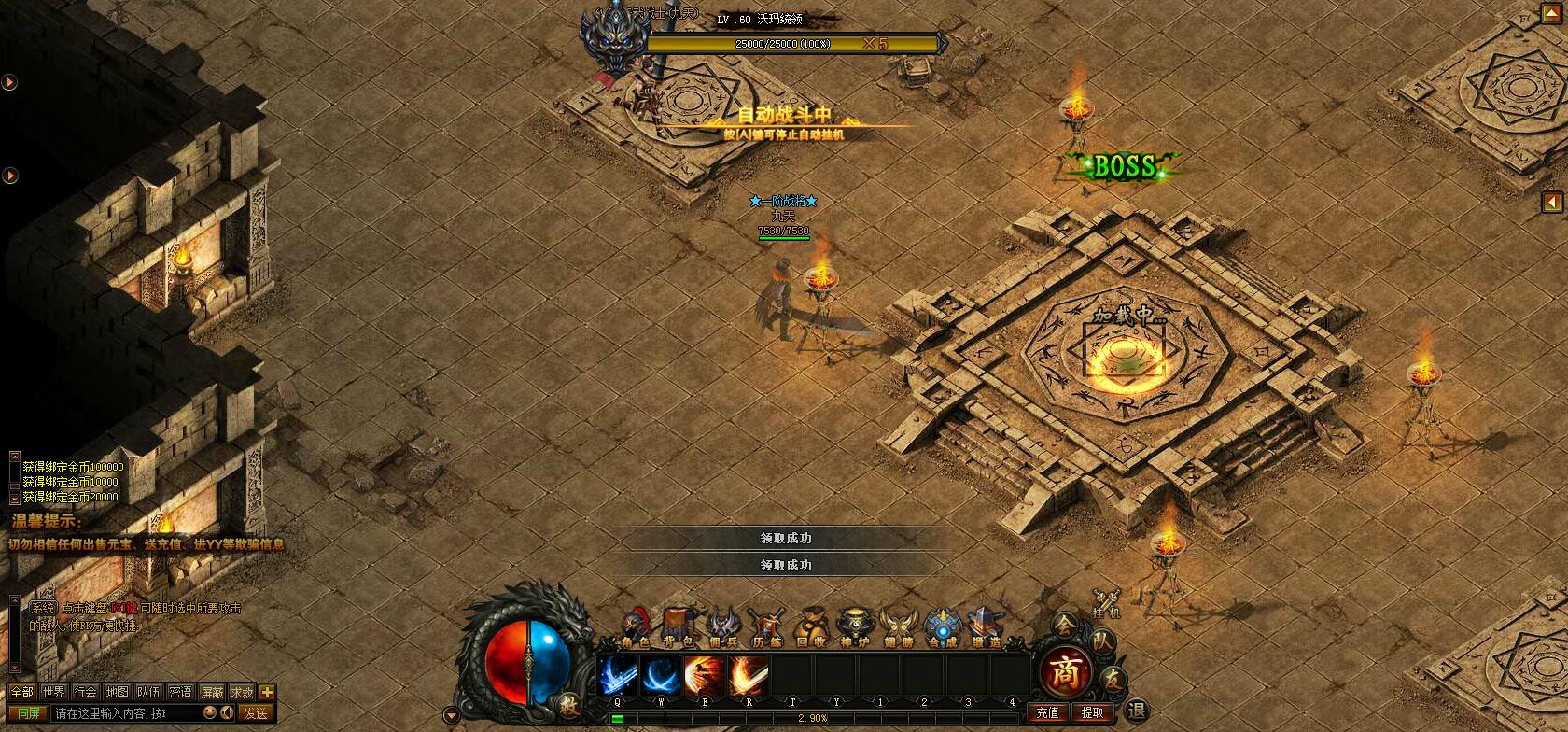Switch to the 行会 guild chat tab

pyautogui.click(x=86, y=692)
